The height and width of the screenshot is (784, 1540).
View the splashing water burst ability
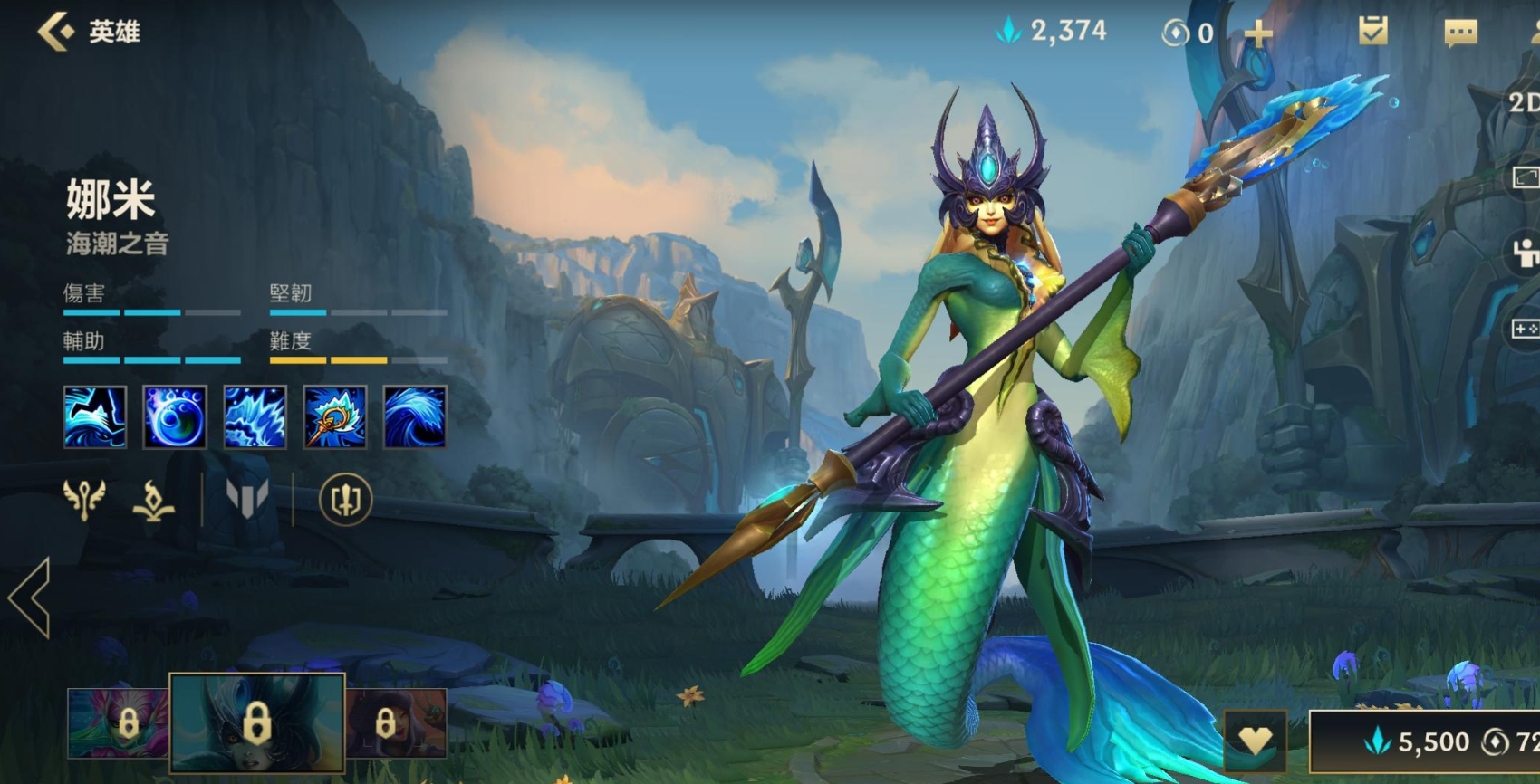pyautogui.click(x=255, y=417)
